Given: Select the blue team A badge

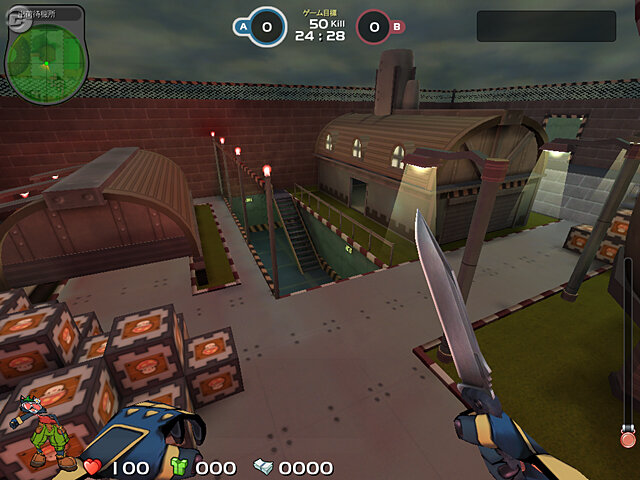Looking at the screenshot, I should pos(243,28).
